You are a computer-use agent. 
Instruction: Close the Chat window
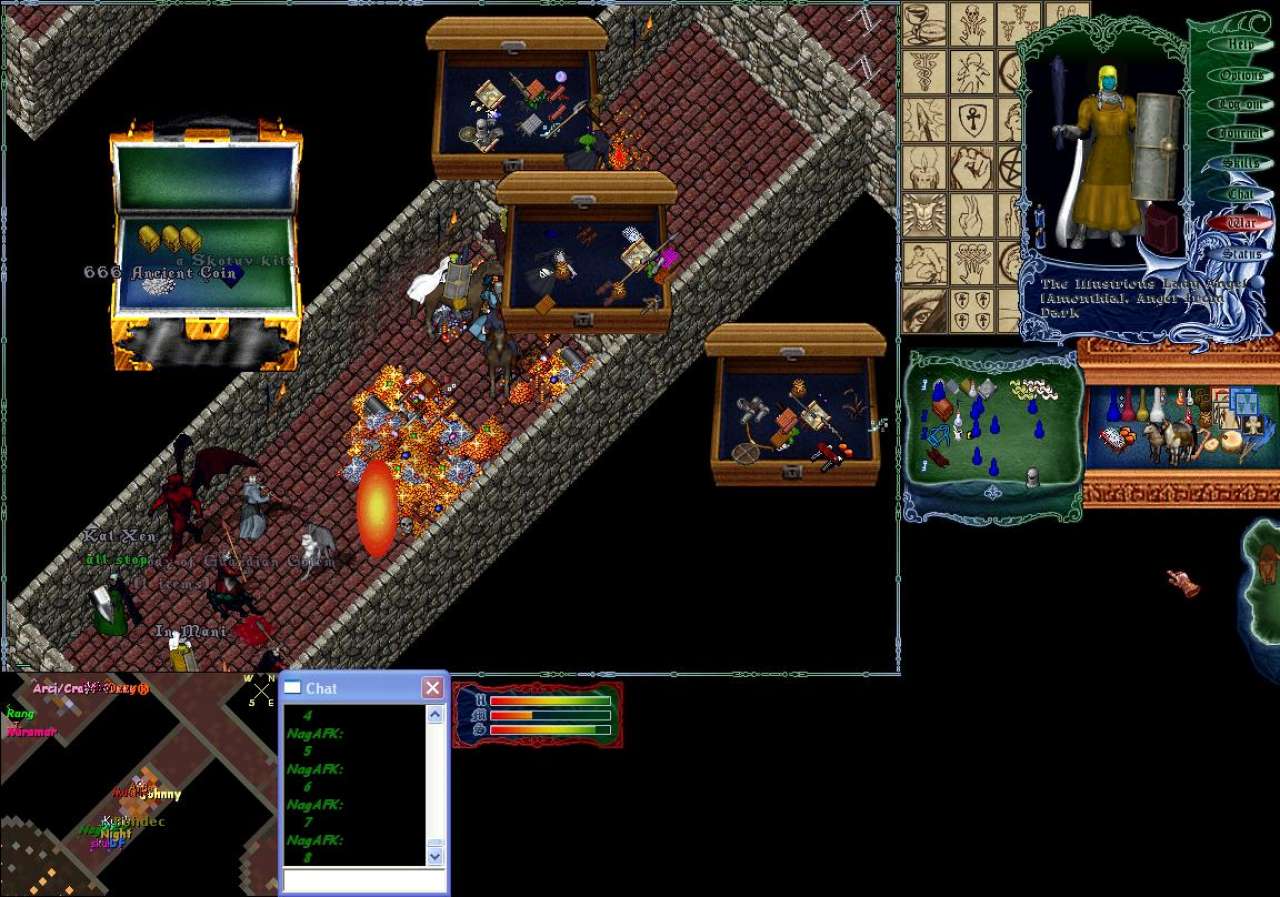tap(432, 688)
